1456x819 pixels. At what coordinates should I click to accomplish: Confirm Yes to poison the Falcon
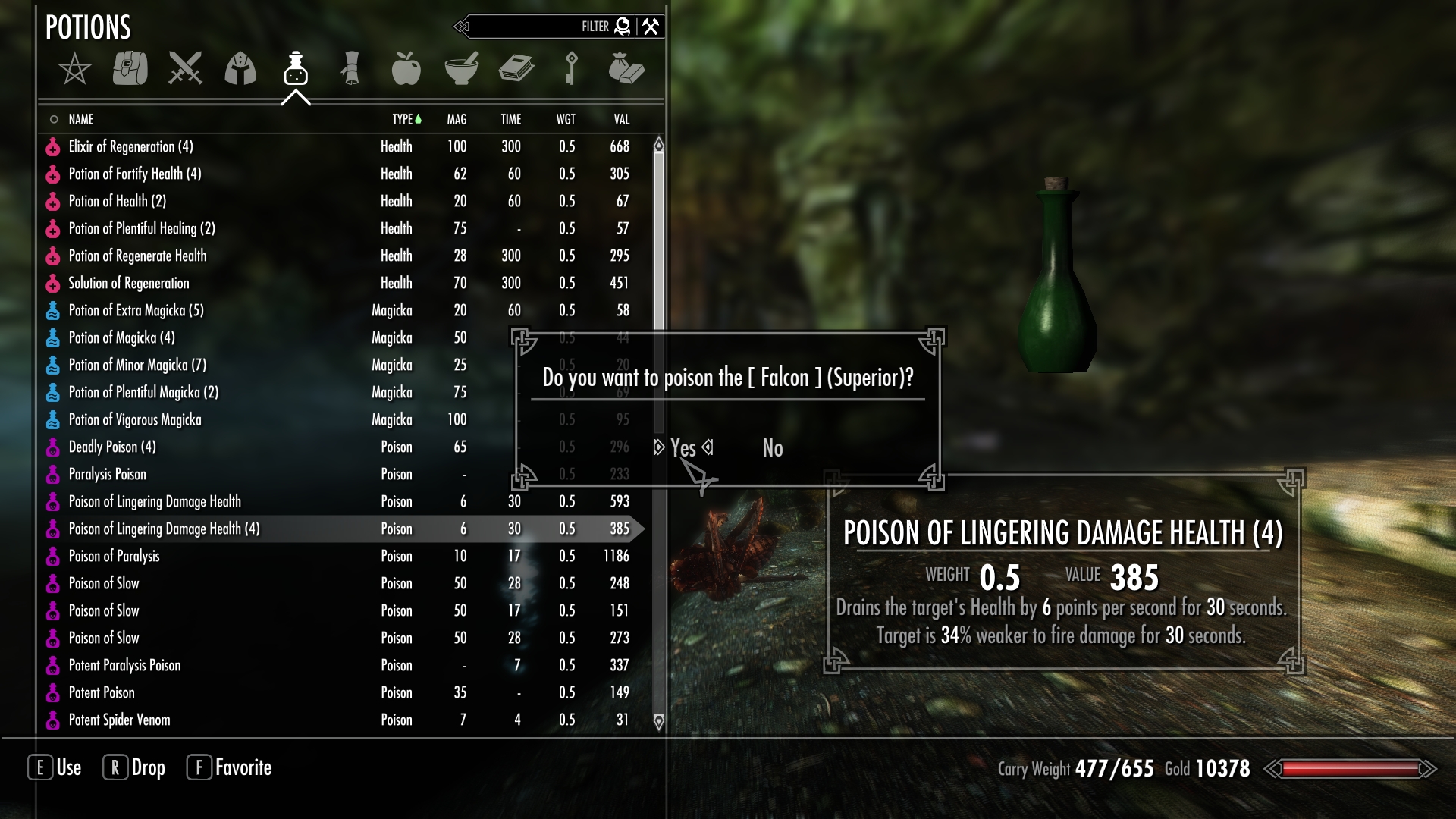[682, 448]
